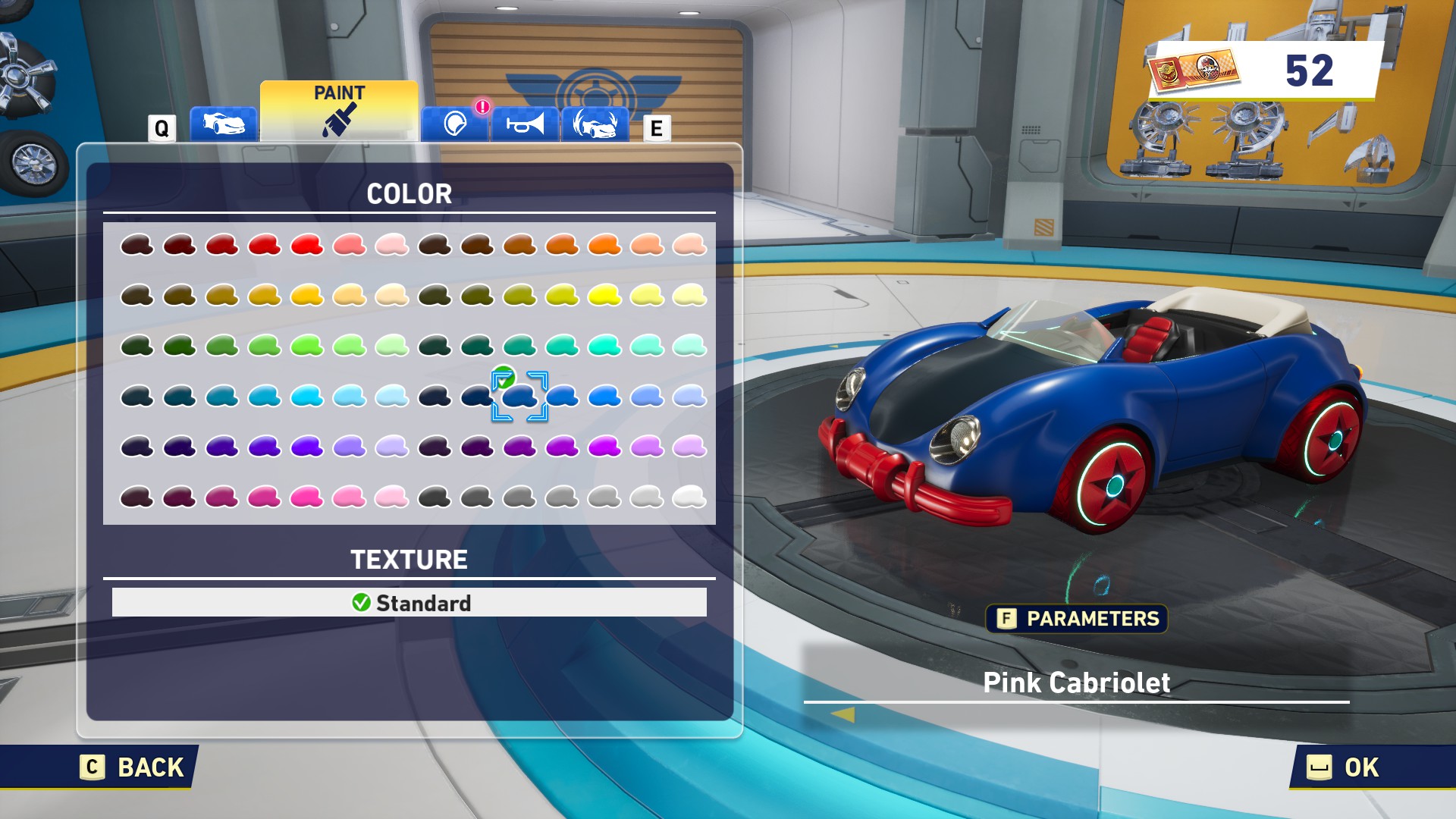Select the PAINT tab
1456x819 pixels.
[339, 111]
